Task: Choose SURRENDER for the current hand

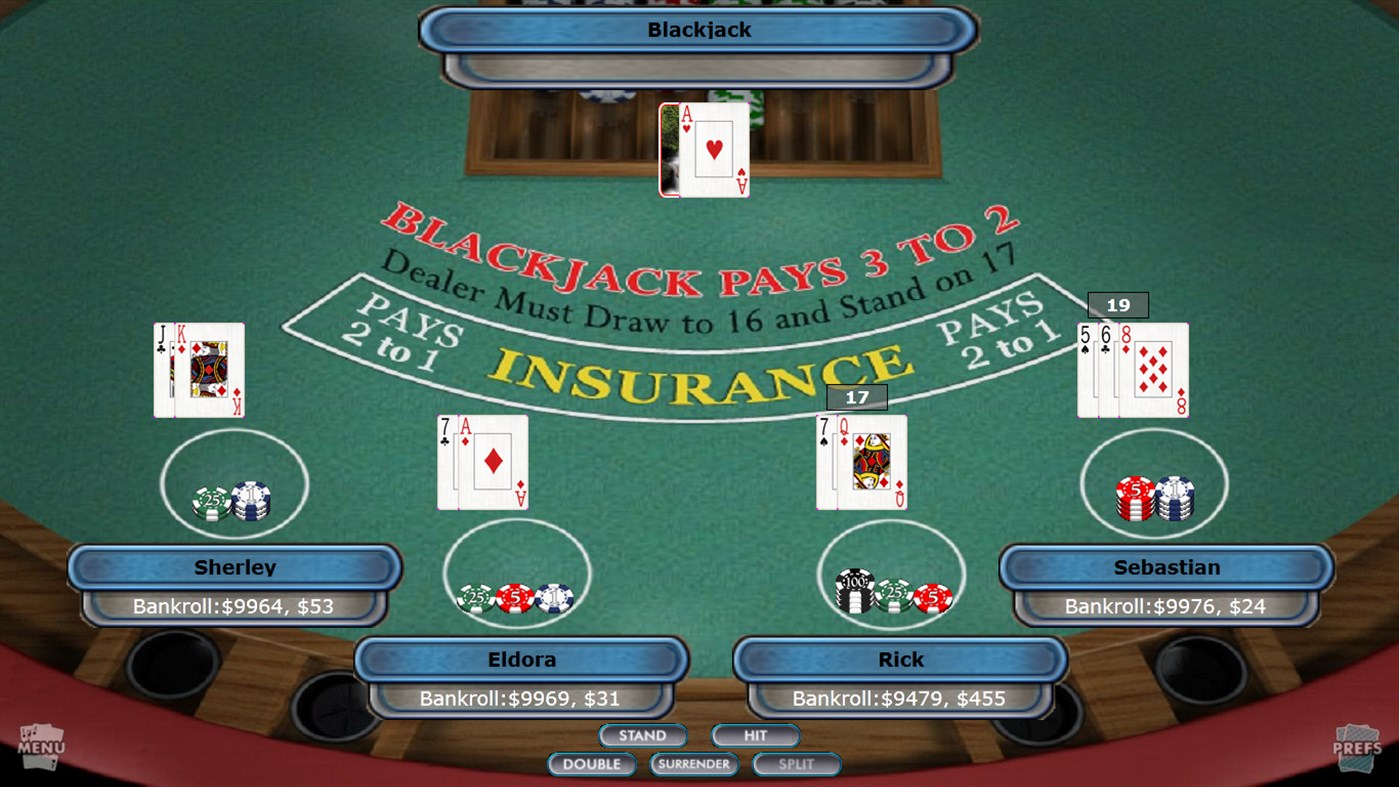Action: [x=694, y=764]
